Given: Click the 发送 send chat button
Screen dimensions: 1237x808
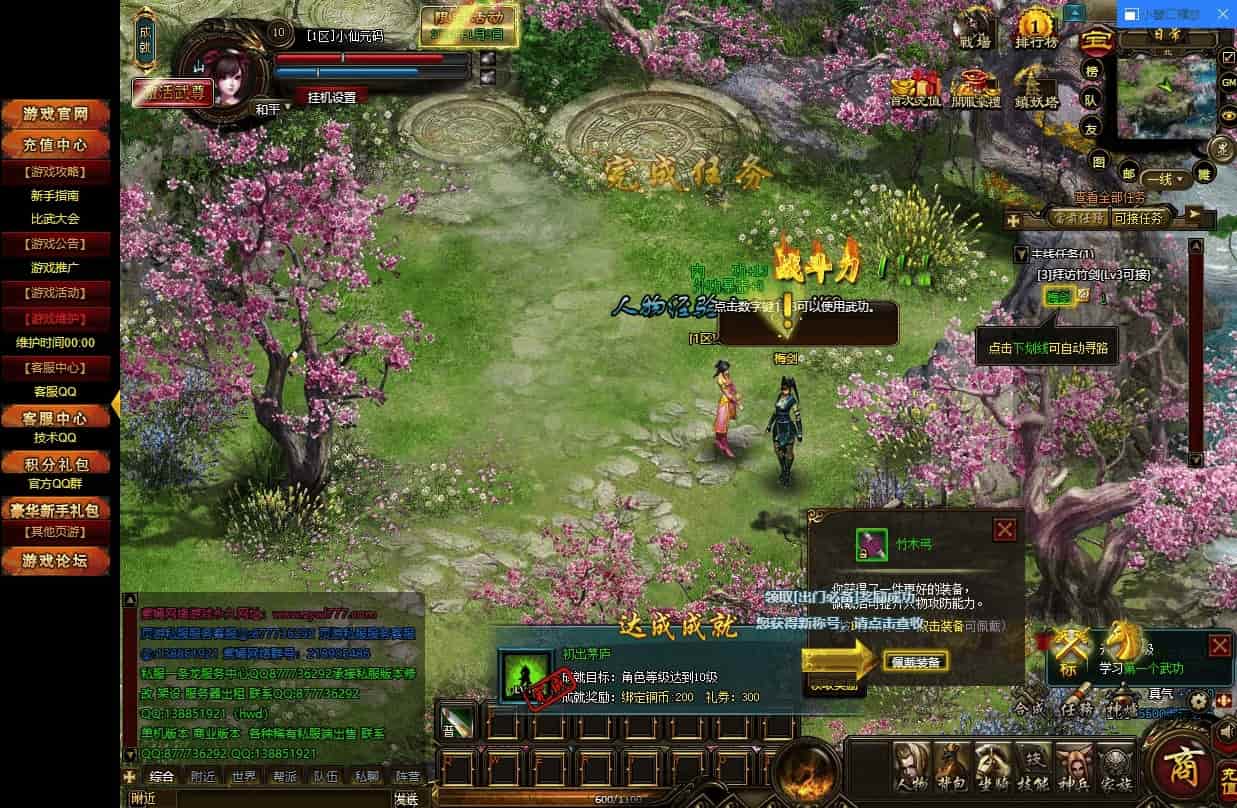Looking at the screenshot, I should click(x=405, y=798).
